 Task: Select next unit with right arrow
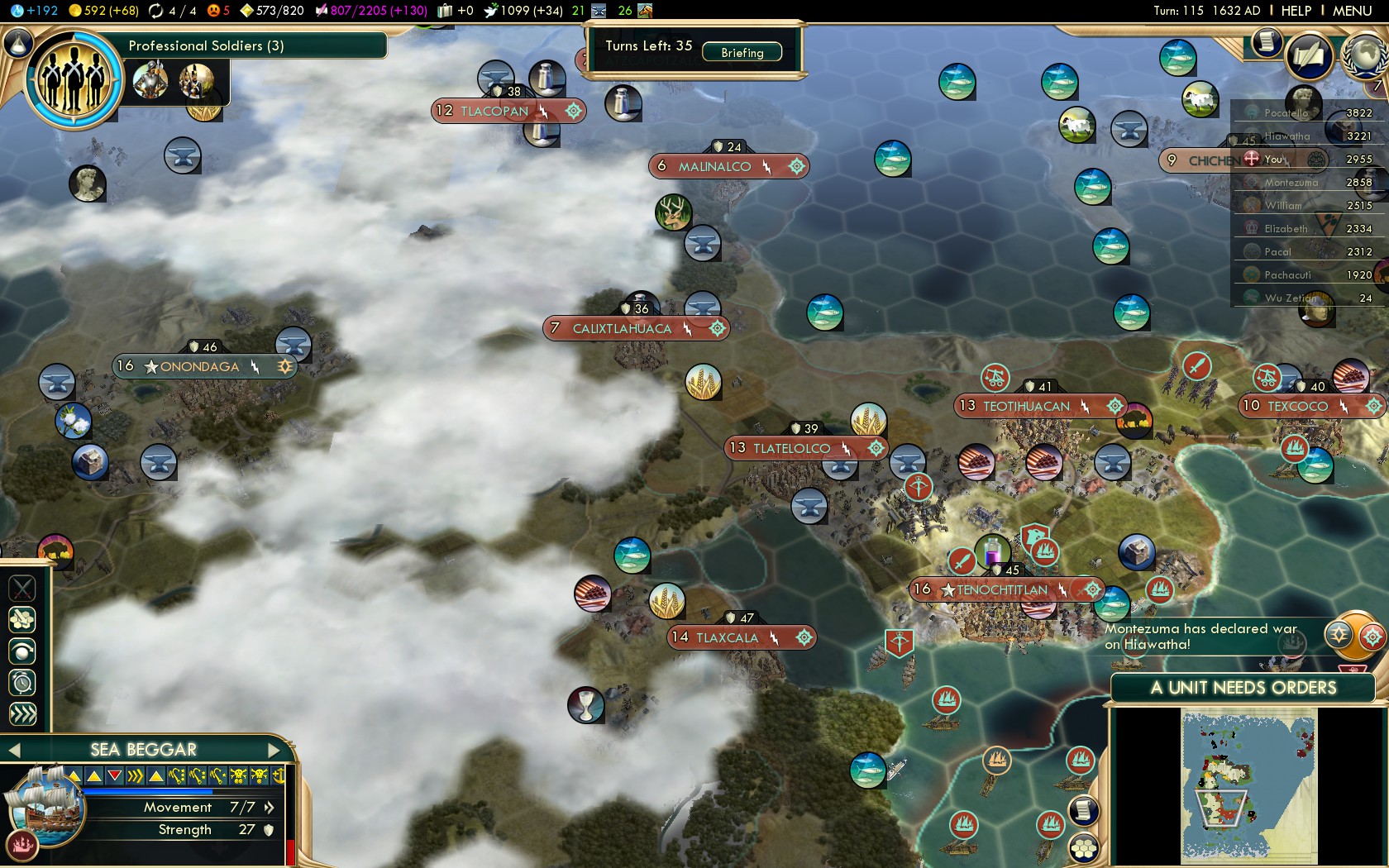274,750
